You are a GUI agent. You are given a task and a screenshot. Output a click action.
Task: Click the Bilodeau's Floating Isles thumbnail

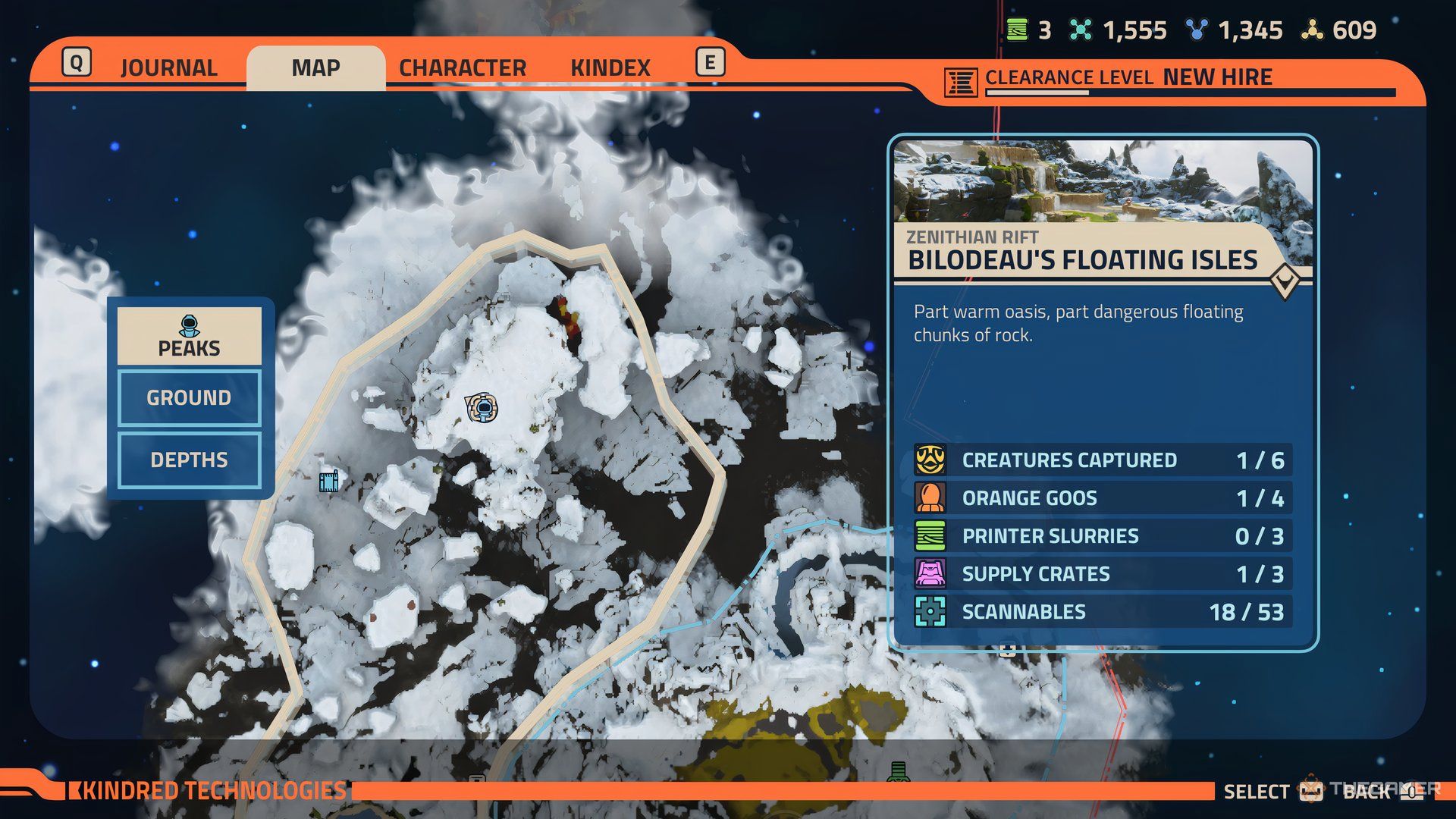click(x=1103, y=182)
